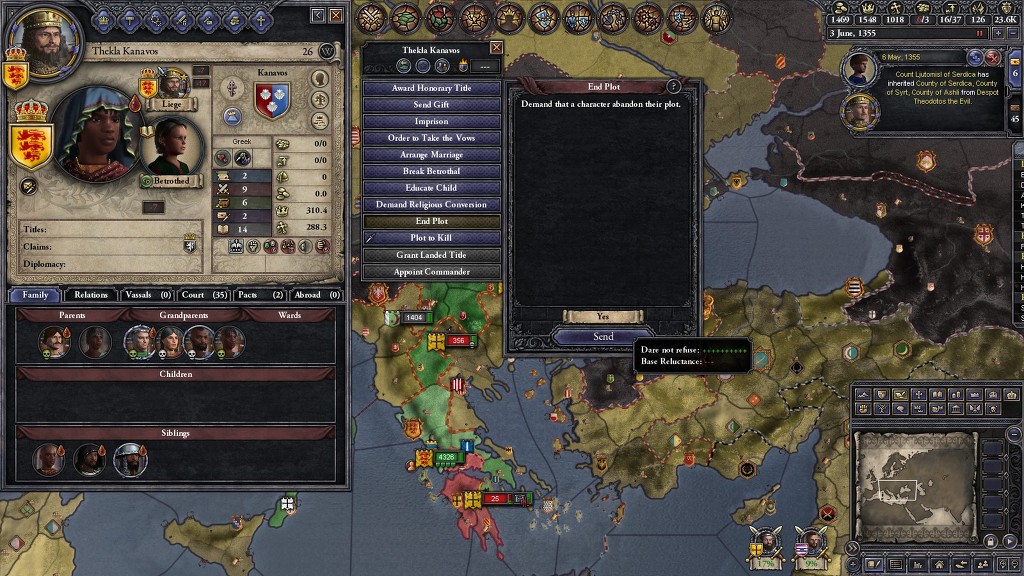Close the Thekla Kanavos interaction menu
The height and width of the screenshot is (576, 1024).
click(496, 48)
